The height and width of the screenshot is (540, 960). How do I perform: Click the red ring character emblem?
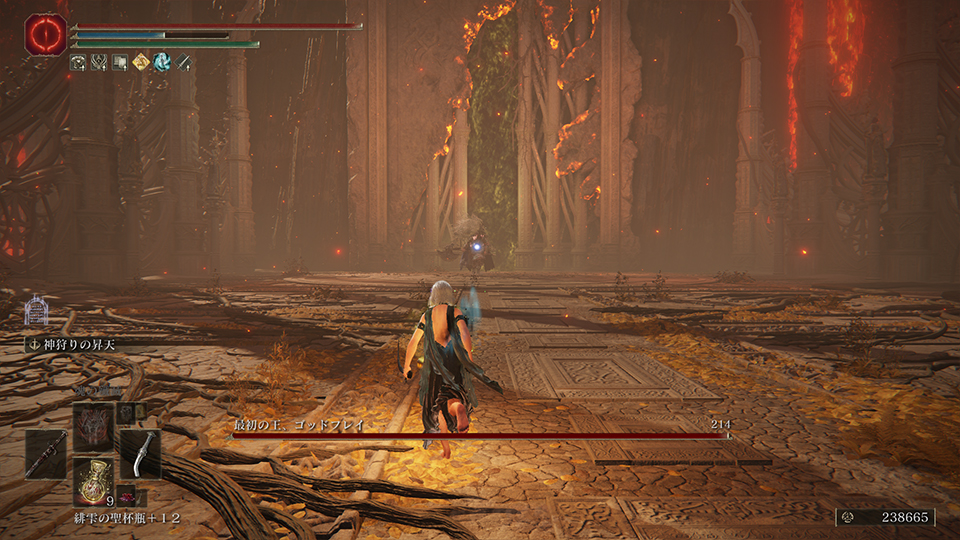(45, 33)
